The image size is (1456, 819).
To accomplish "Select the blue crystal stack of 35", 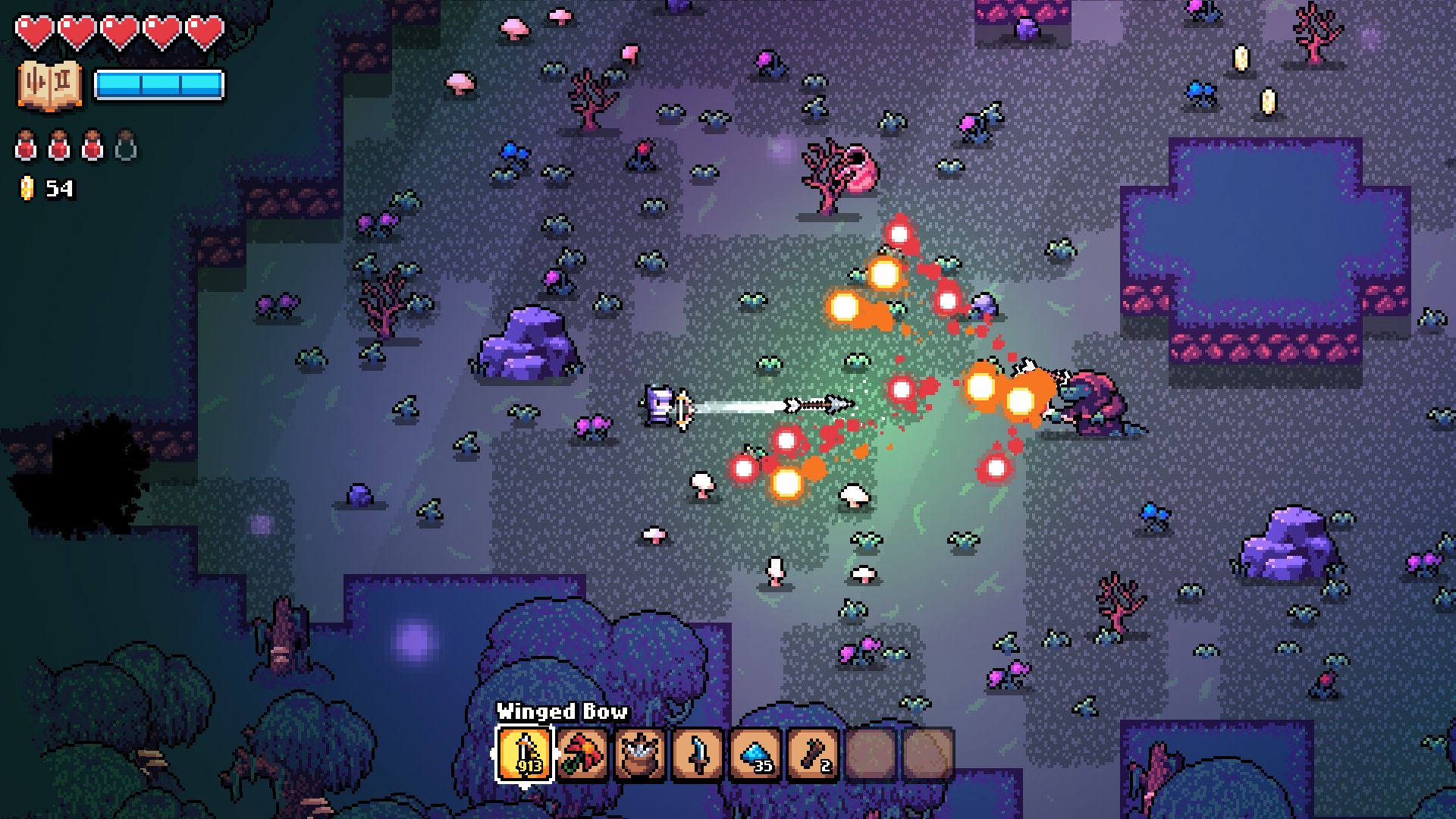I will tap(756, 754).
